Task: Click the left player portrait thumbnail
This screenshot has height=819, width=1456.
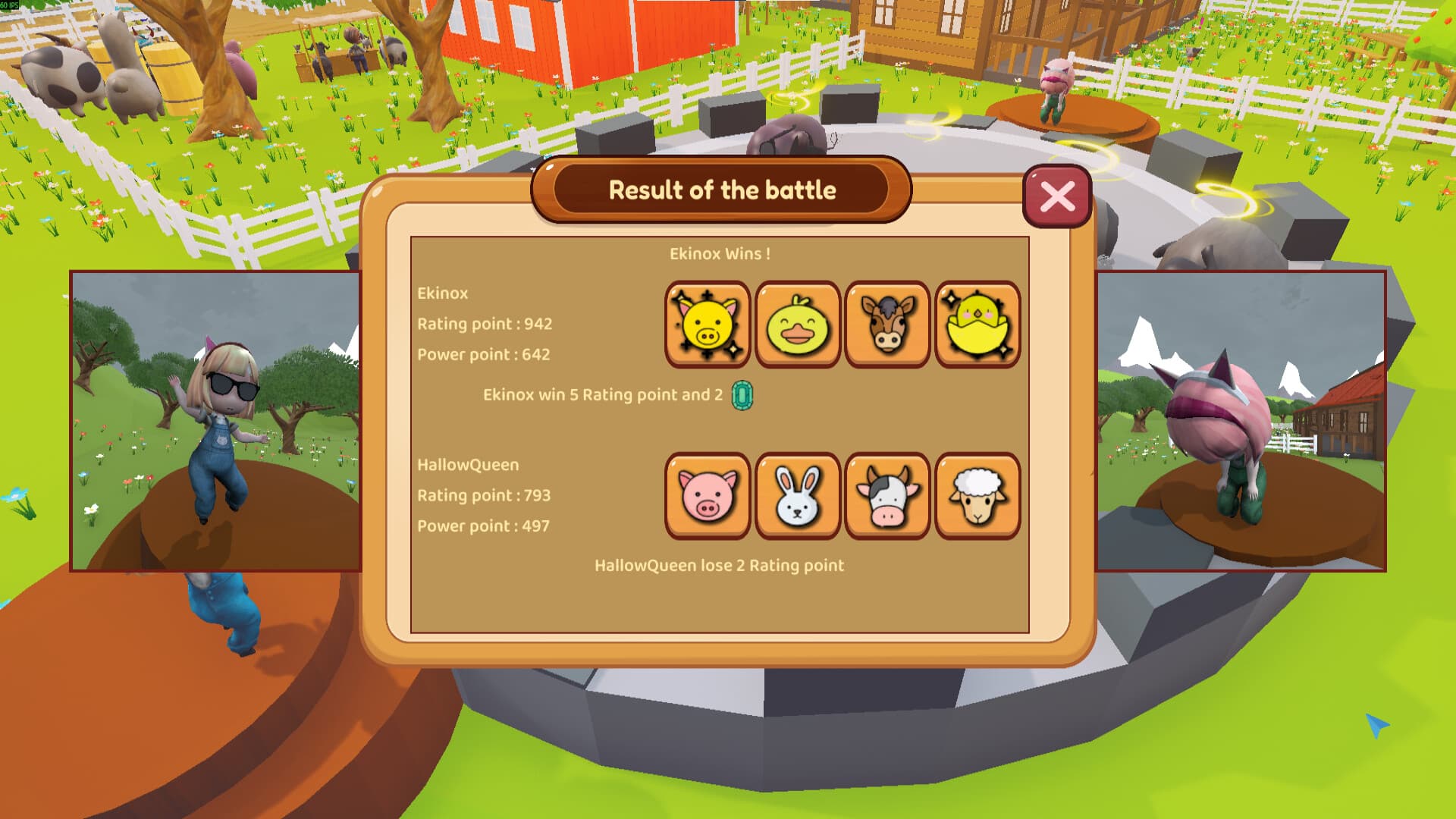Action: [216, 421]
